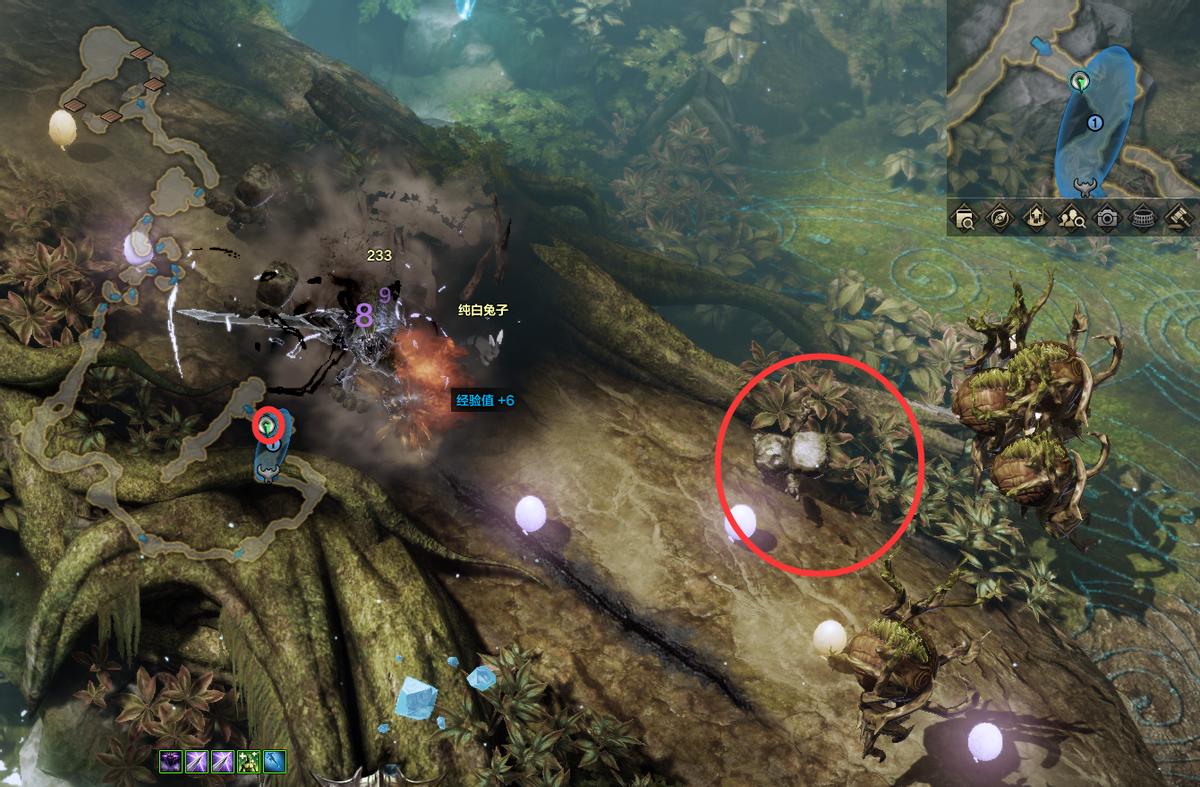
Task: Open the auction gavel icon
Action: click(1177, 217)
